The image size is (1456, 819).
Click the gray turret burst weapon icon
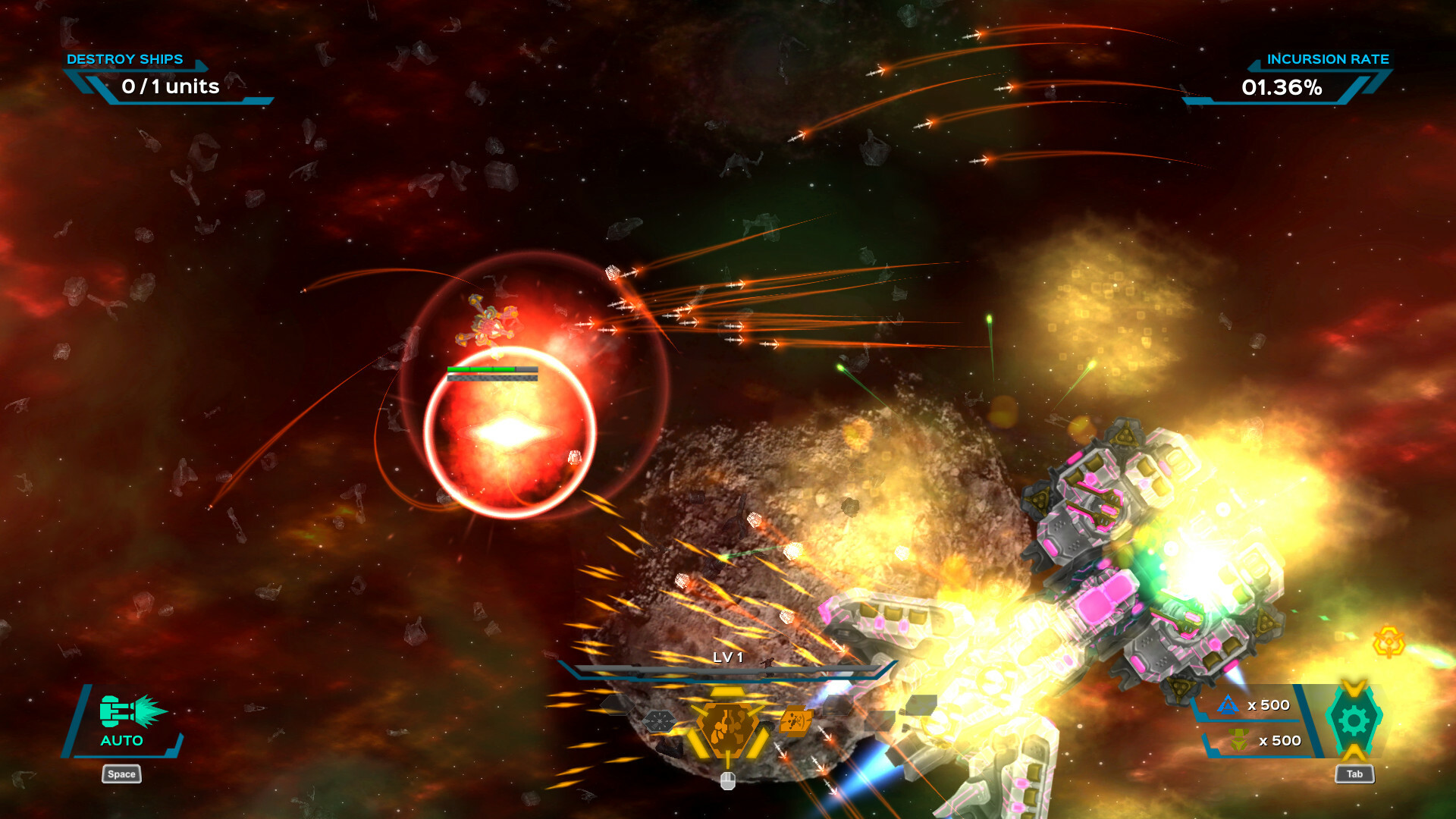tap(660, 721)
